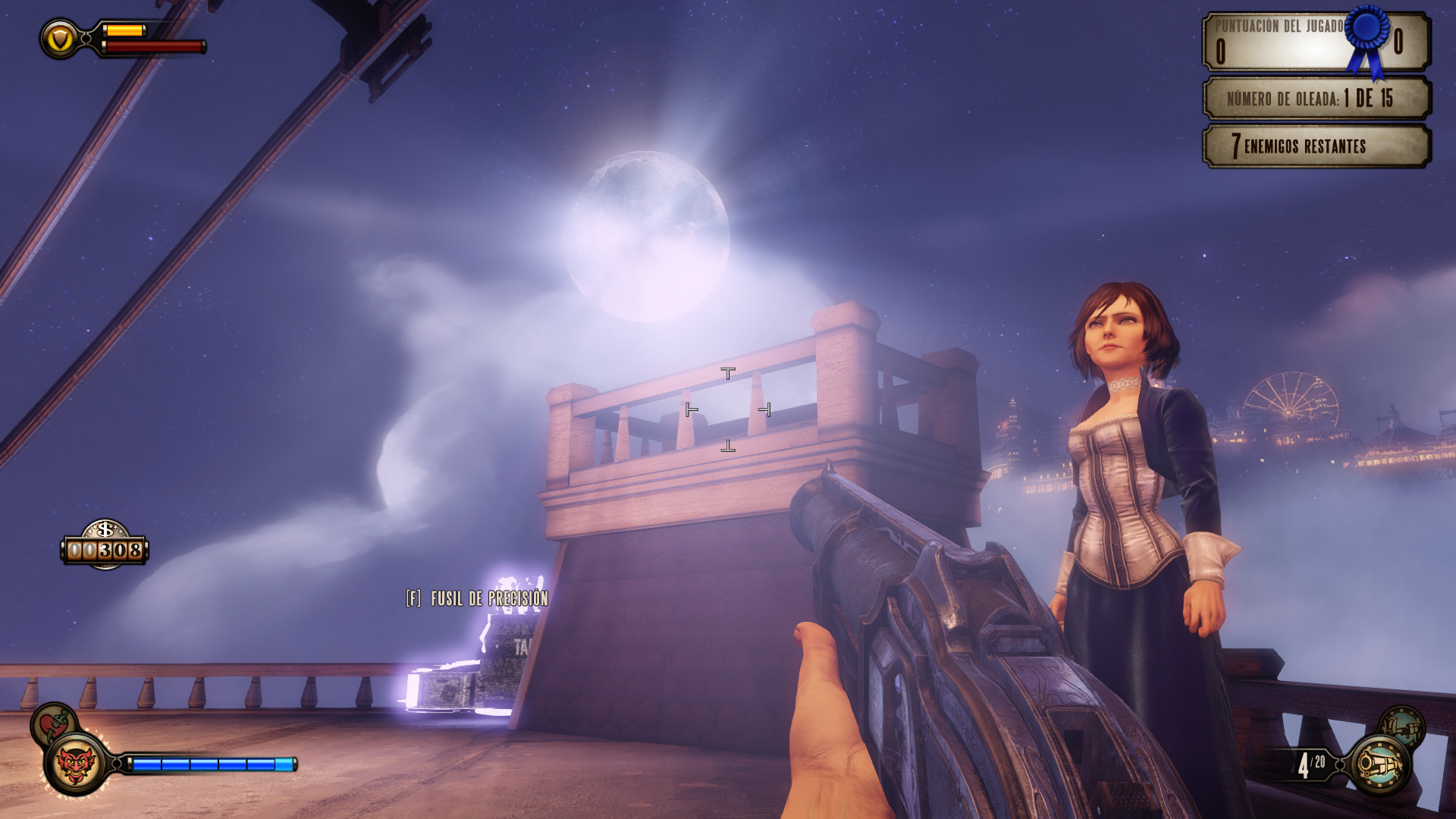Select the enemies remaining tracker
This screenshot has width=1456, height=819.
pos(1316,146)
